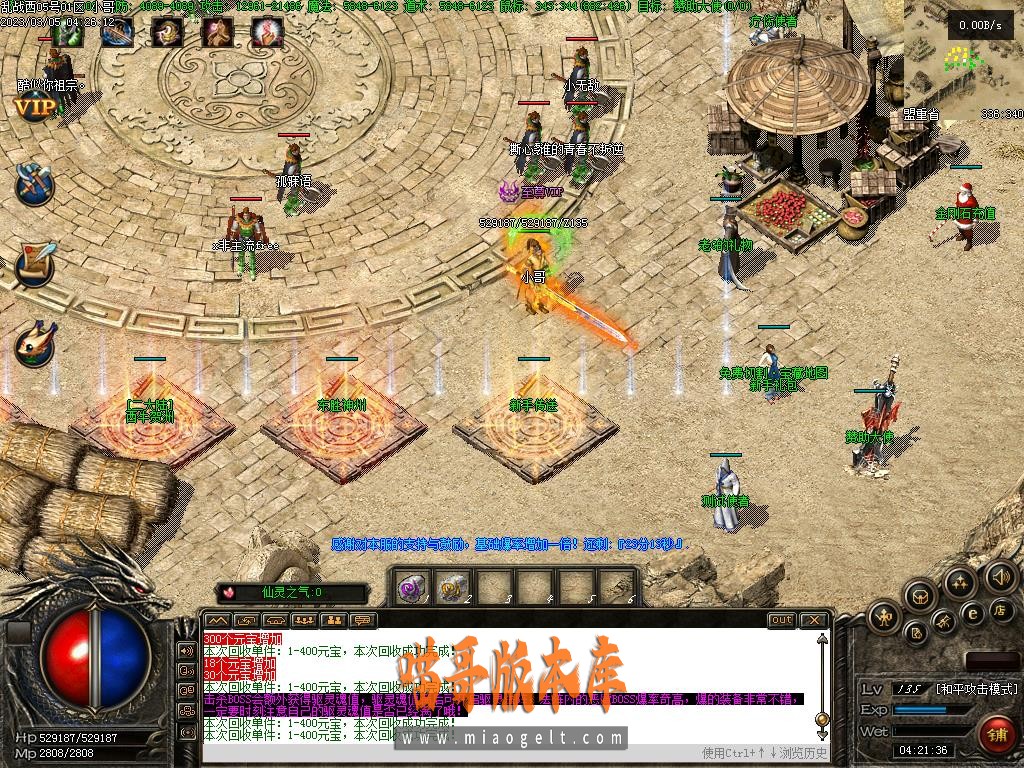
Task: Toggle the game sound speaker button
Action: coord(1001,576)
